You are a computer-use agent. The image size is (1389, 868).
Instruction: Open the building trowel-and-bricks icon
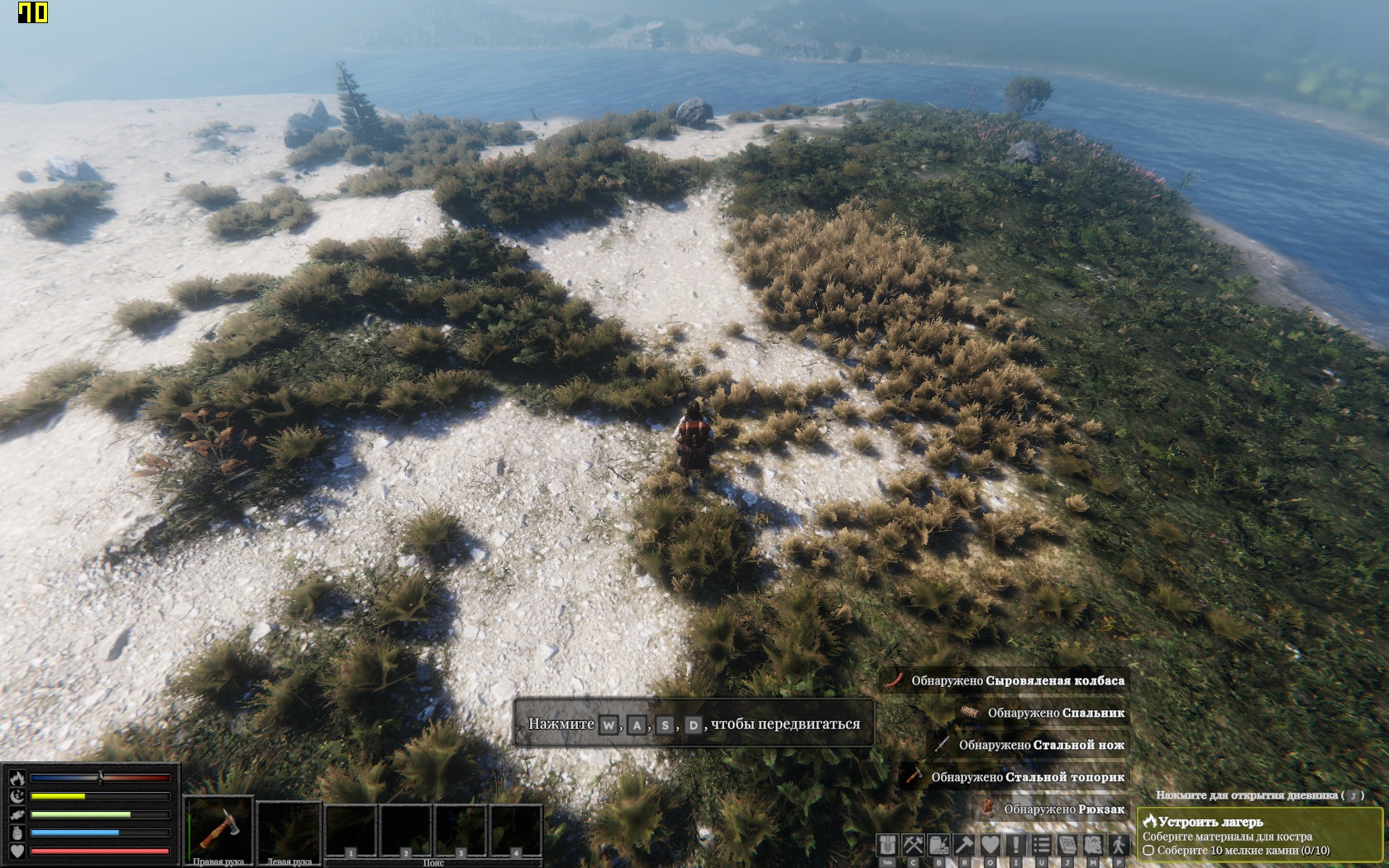pos(938,845)
